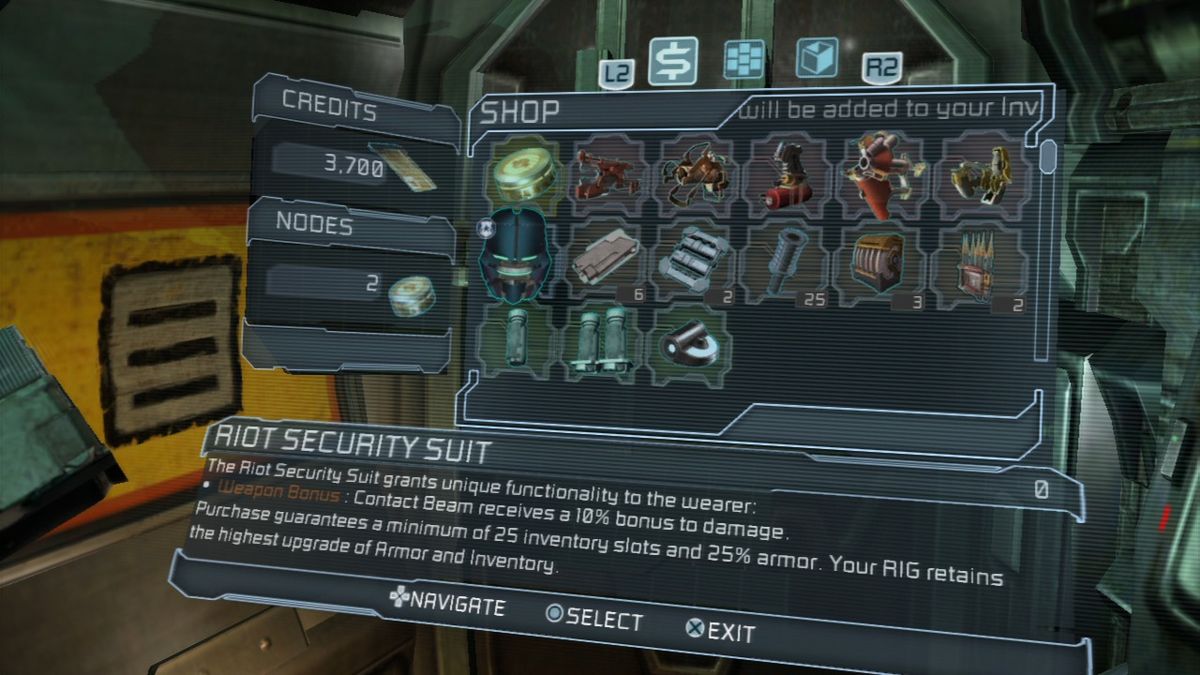This screenshot has width=1200, height=675.
Task: Switch to the dollar-sign Shop tab
Action: pos(673,61)
